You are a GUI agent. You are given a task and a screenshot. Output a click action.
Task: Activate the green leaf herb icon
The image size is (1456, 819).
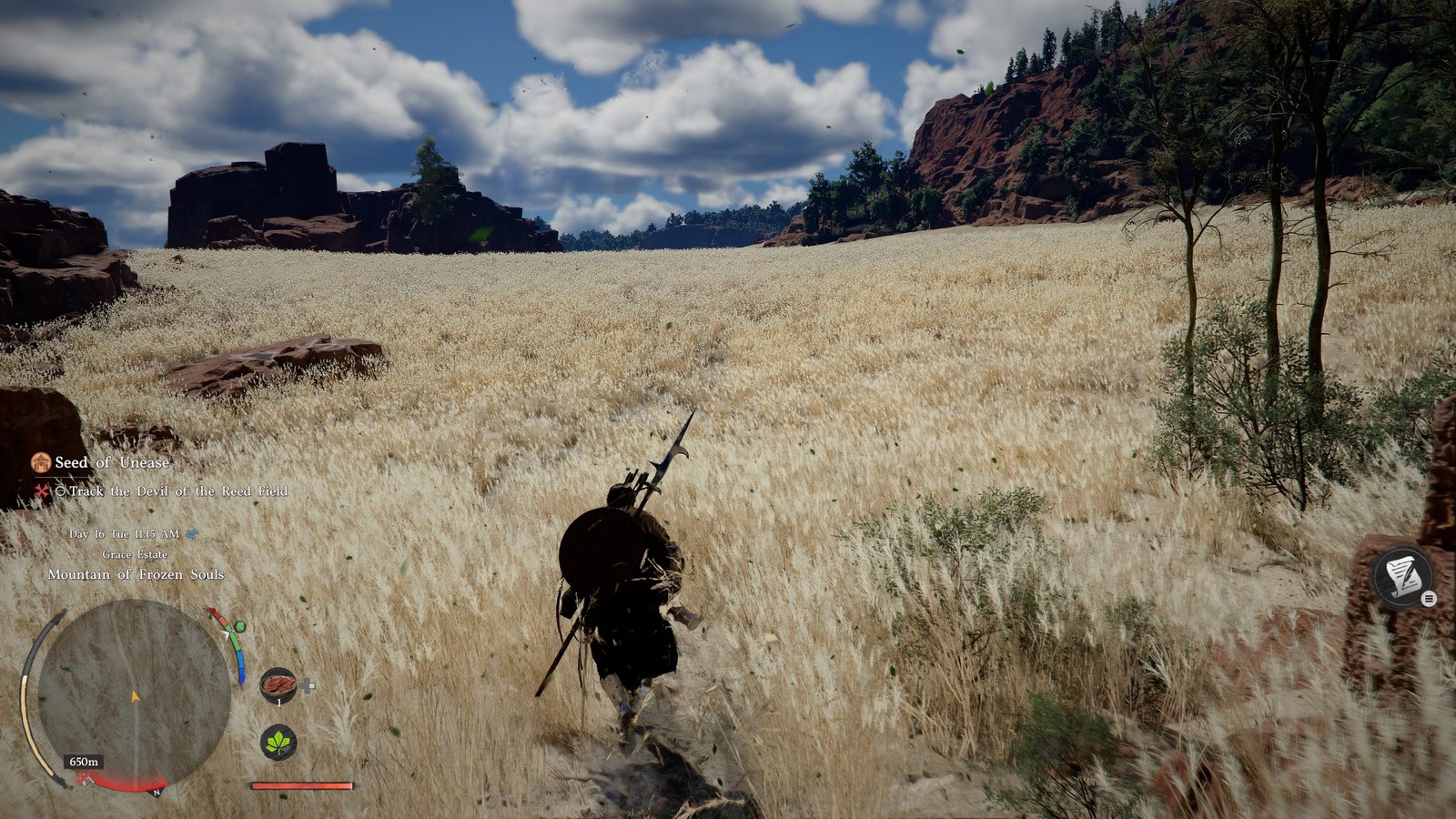(278, 743)
